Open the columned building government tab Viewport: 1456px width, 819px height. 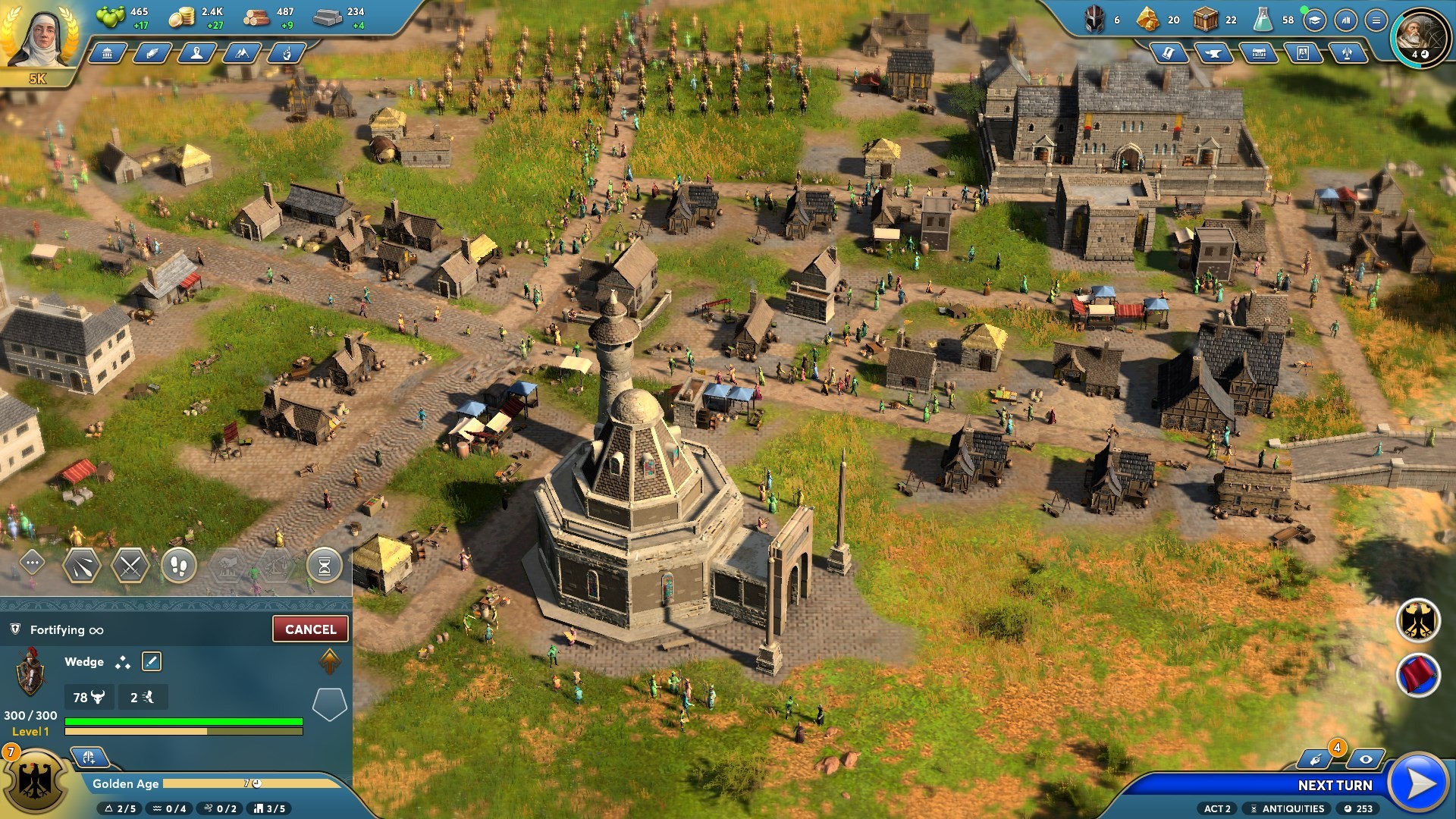pyautogui.click(x=107, y=53)
